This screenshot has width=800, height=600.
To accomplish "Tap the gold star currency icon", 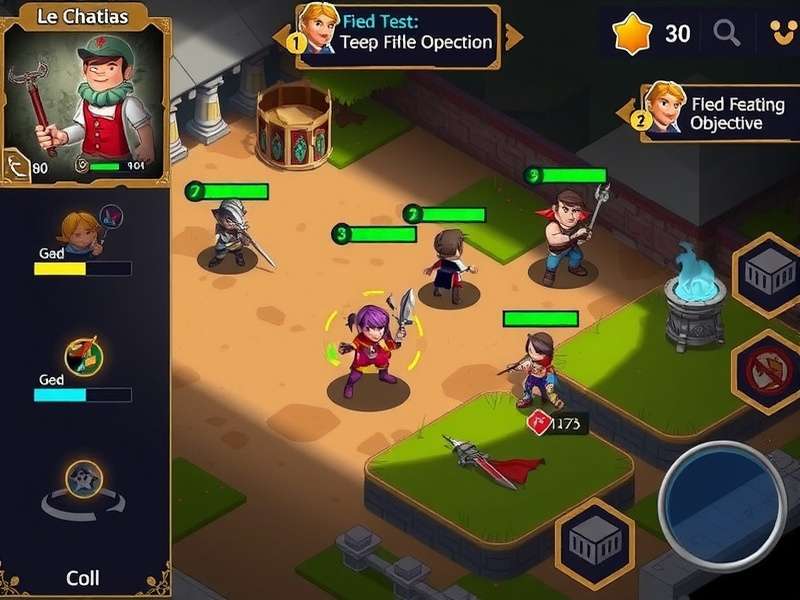I will [632, 34].
